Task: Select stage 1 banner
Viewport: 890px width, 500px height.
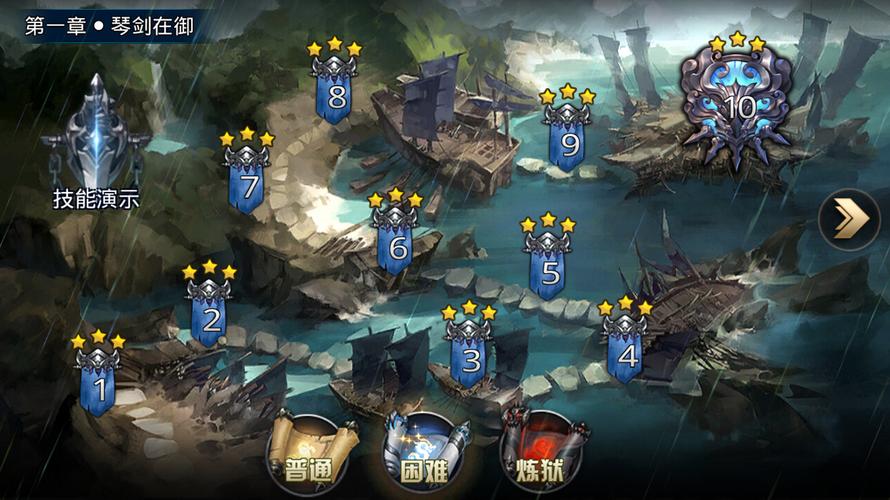Action: (x=98, y=382)
